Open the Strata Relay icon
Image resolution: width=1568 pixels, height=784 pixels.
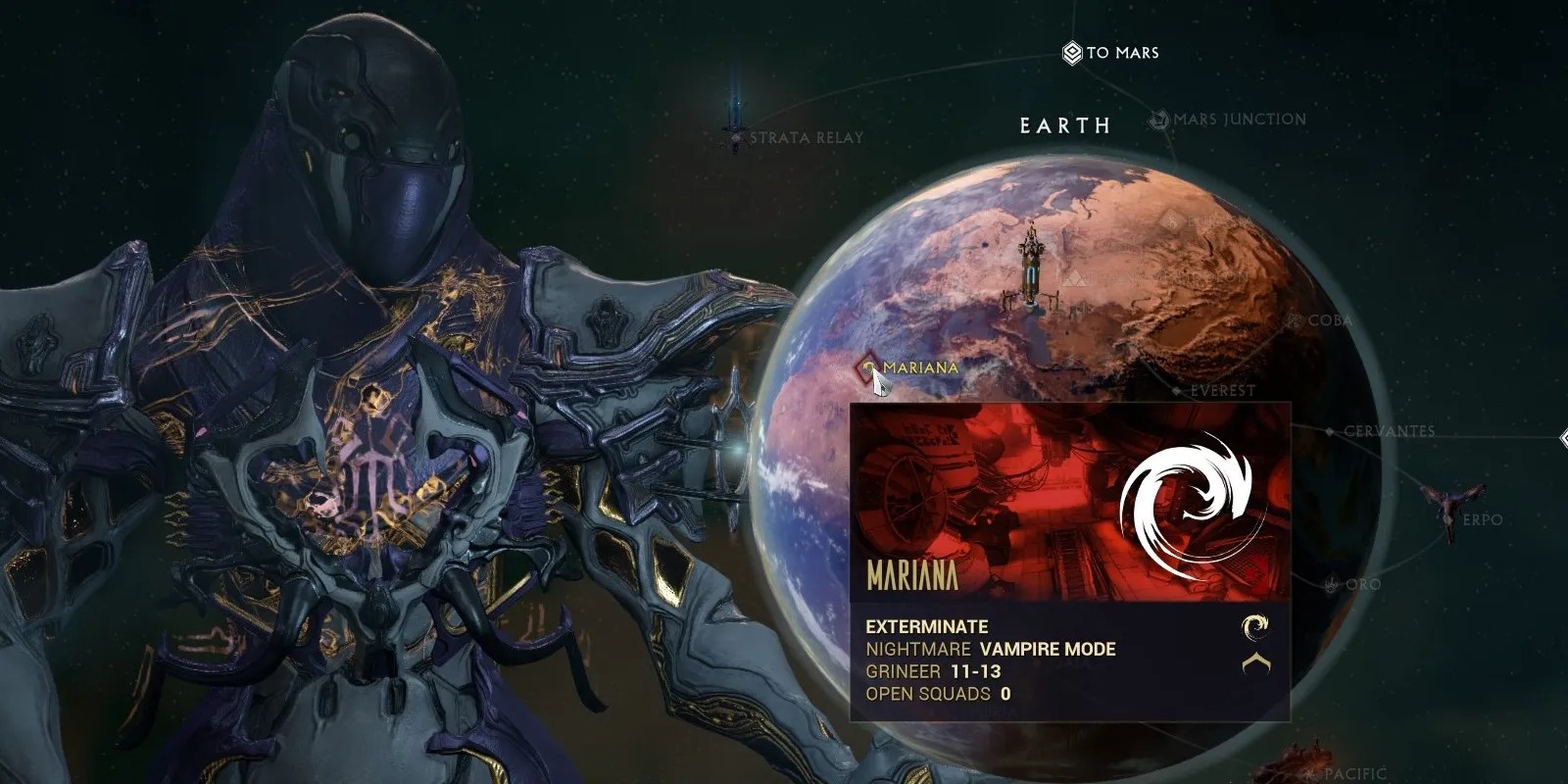pyautogui.click(x=734, y=137)
